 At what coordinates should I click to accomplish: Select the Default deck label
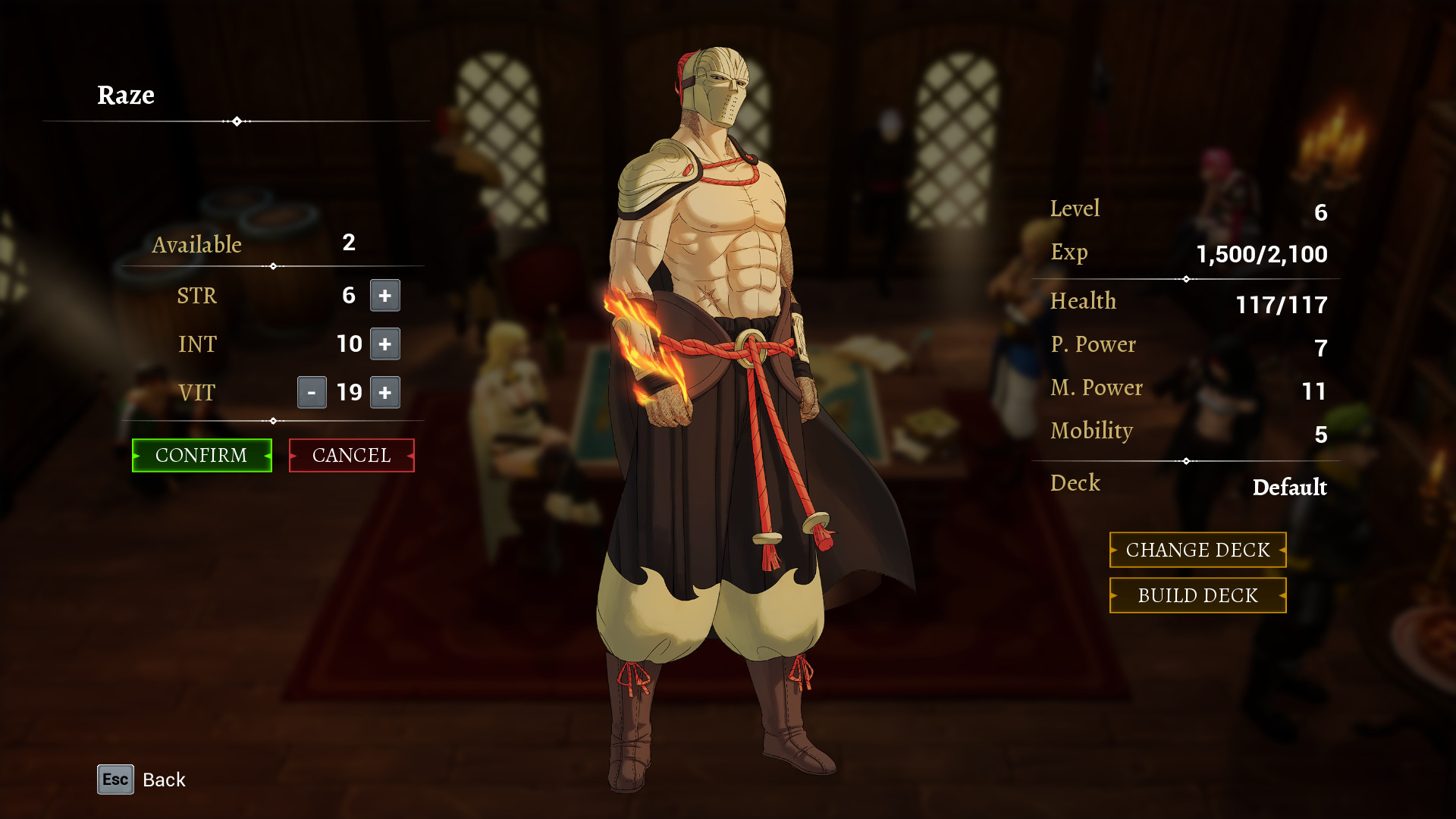1288,488
